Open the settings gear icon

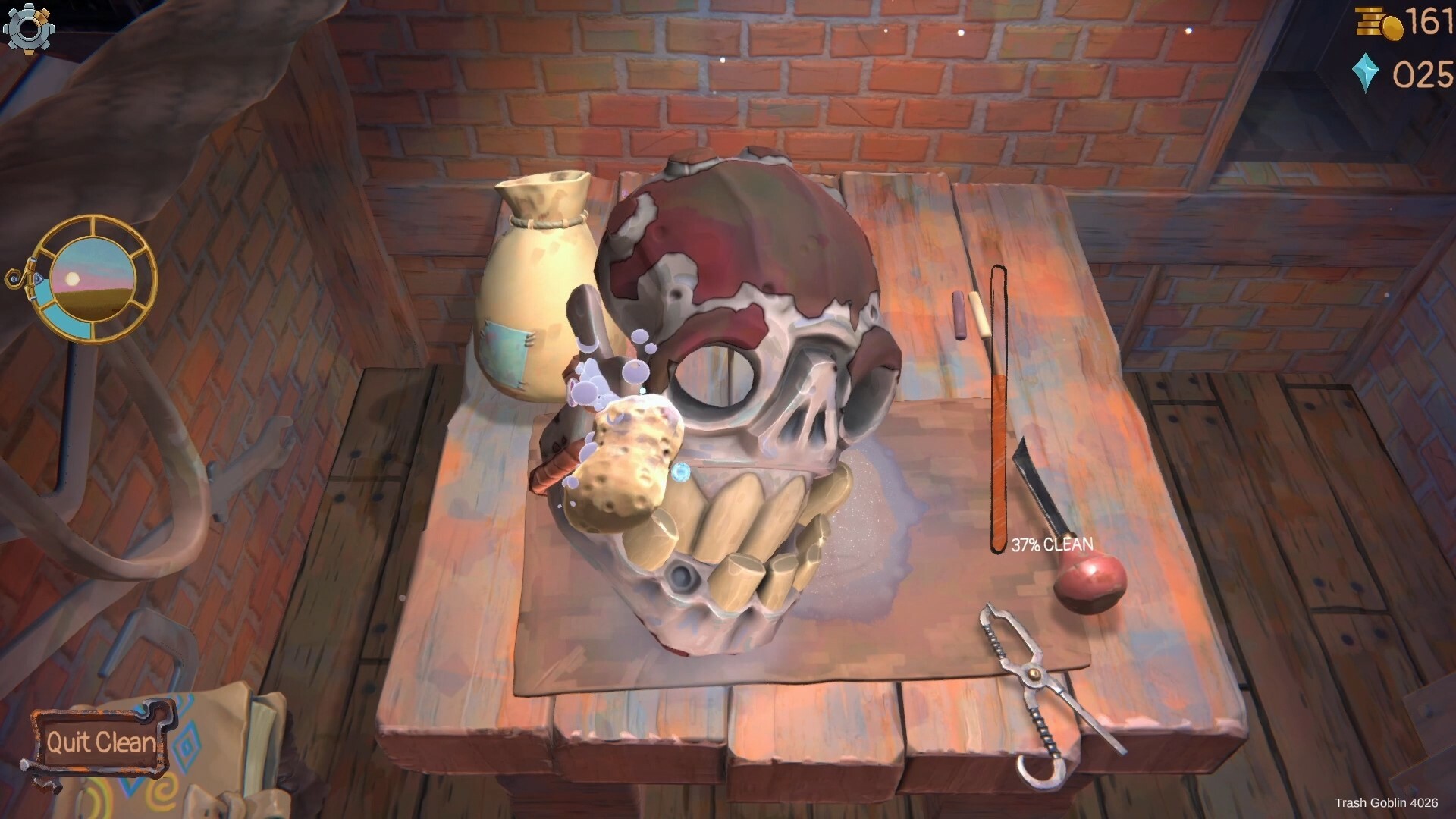(29, 29)
